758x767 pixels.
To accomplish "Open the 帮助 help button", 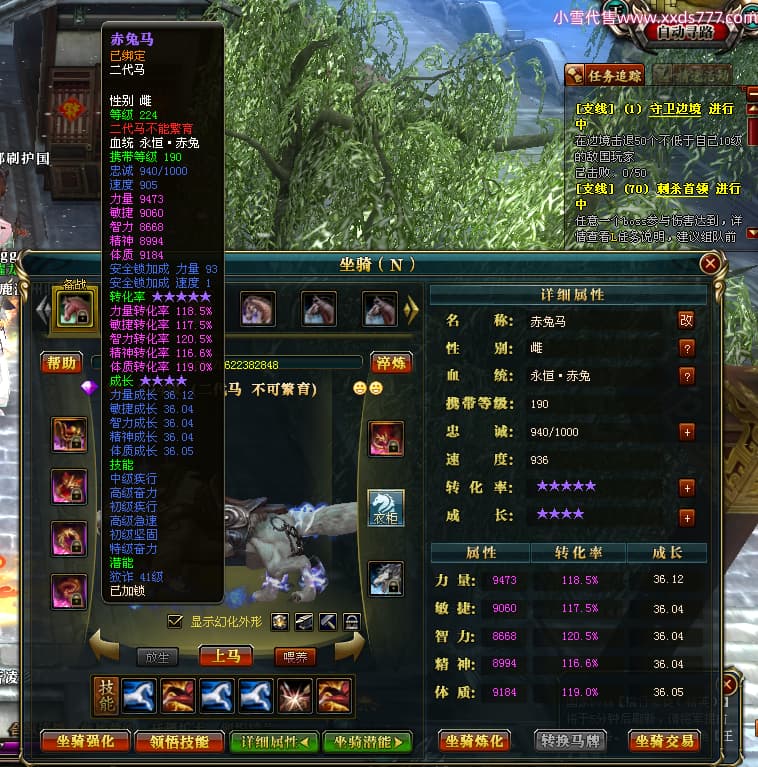I will pyautogui.click(x=61, y=362).
